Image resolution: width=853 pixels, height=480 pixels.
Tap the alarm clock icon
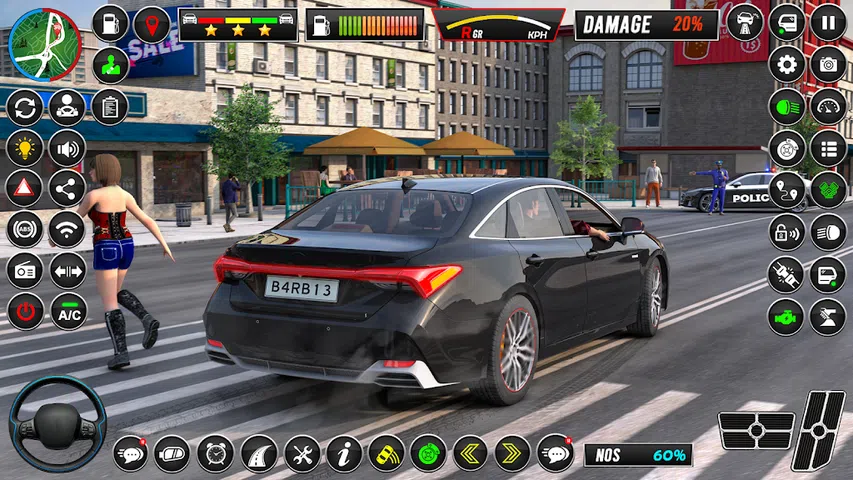pos(215,453)
